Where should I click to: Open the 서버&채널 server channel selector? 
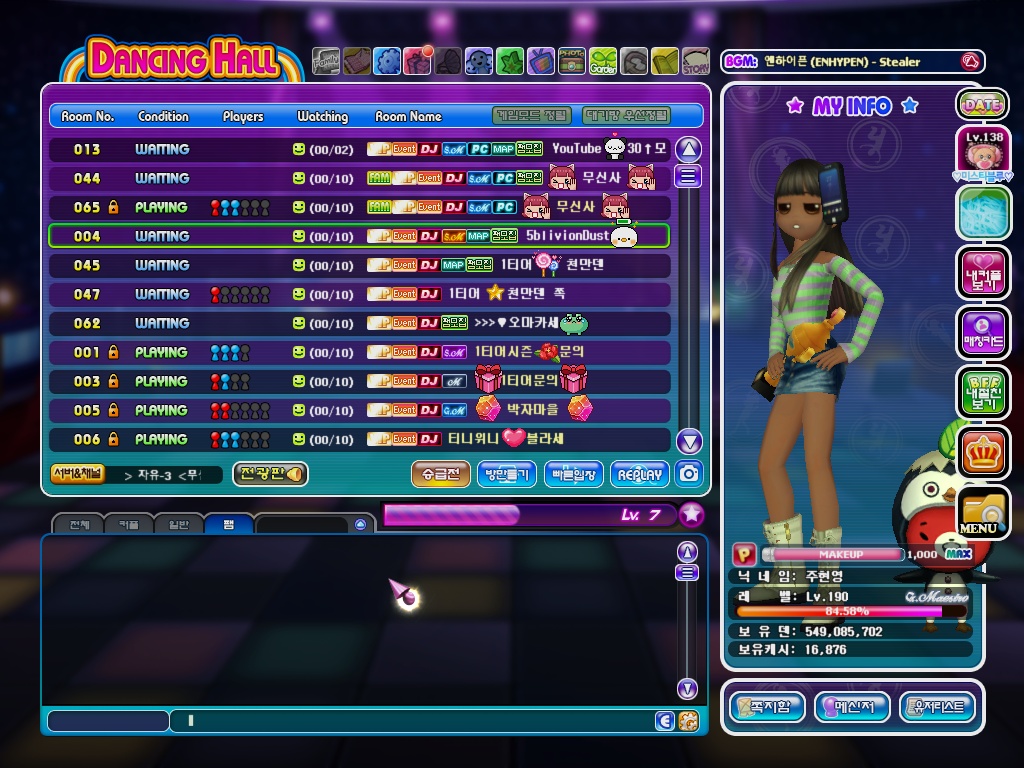pyautogui.click(x=77, y=474)
